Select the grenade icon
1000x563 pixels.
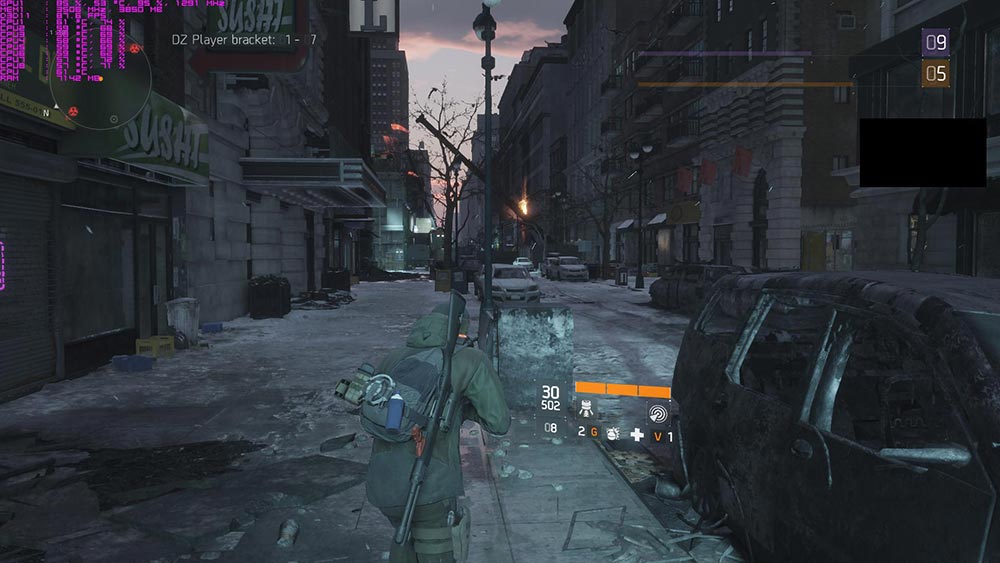612,432
